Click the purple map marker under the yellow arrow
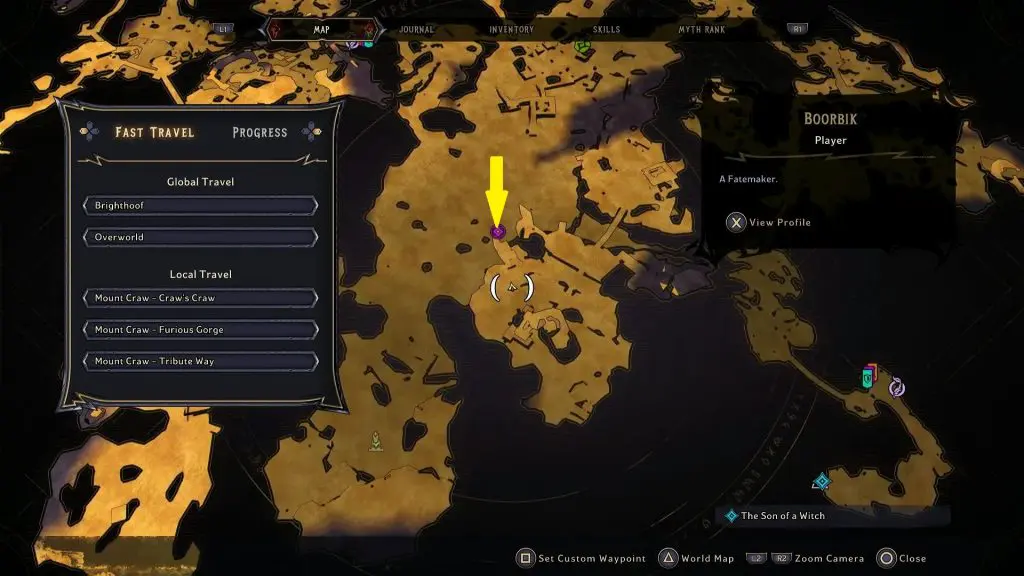 (498, 232)
